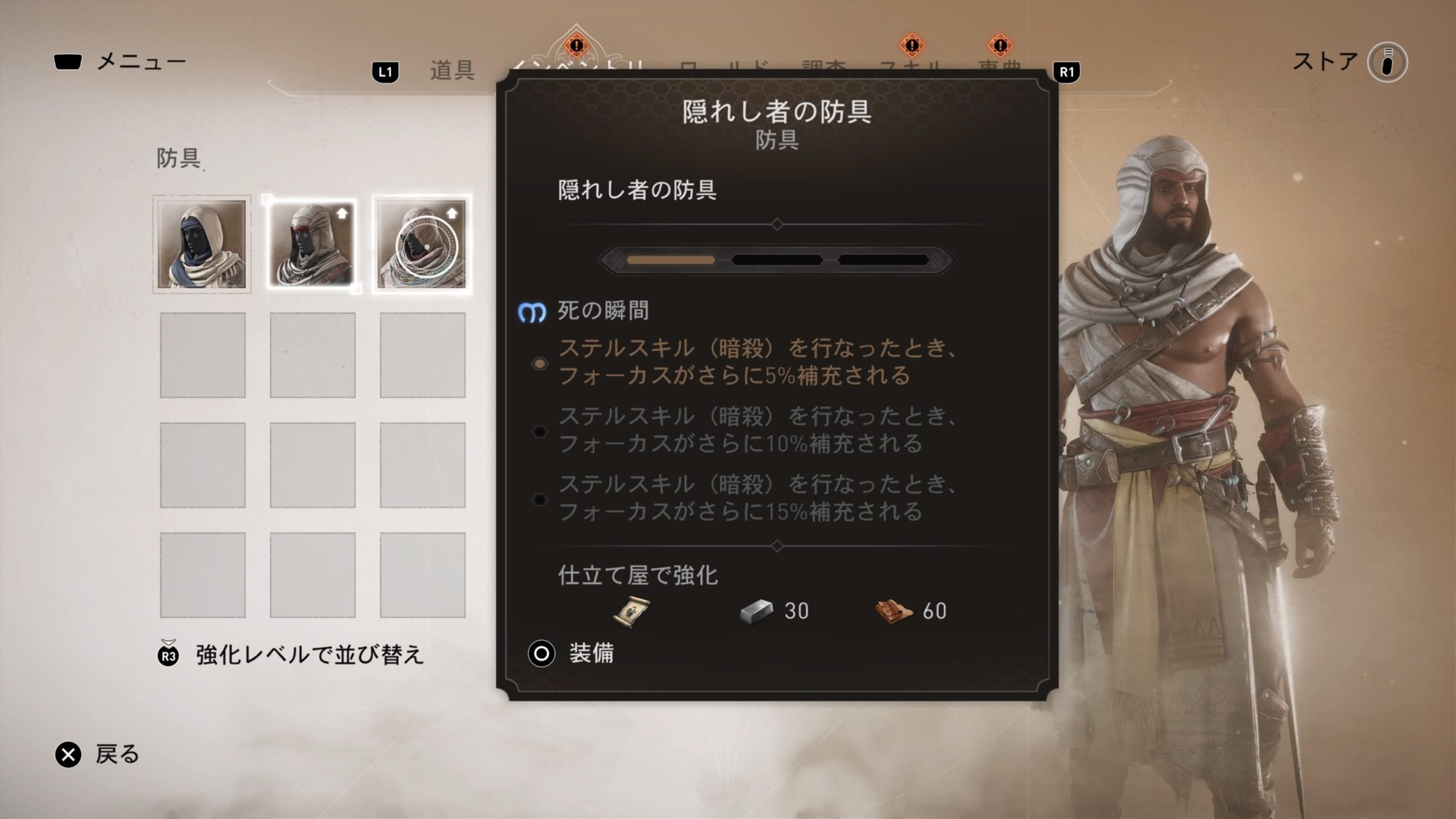Screen dimensions: 1456x819
Task: Click the ストア controller icon
Action: pos(1387,64)
